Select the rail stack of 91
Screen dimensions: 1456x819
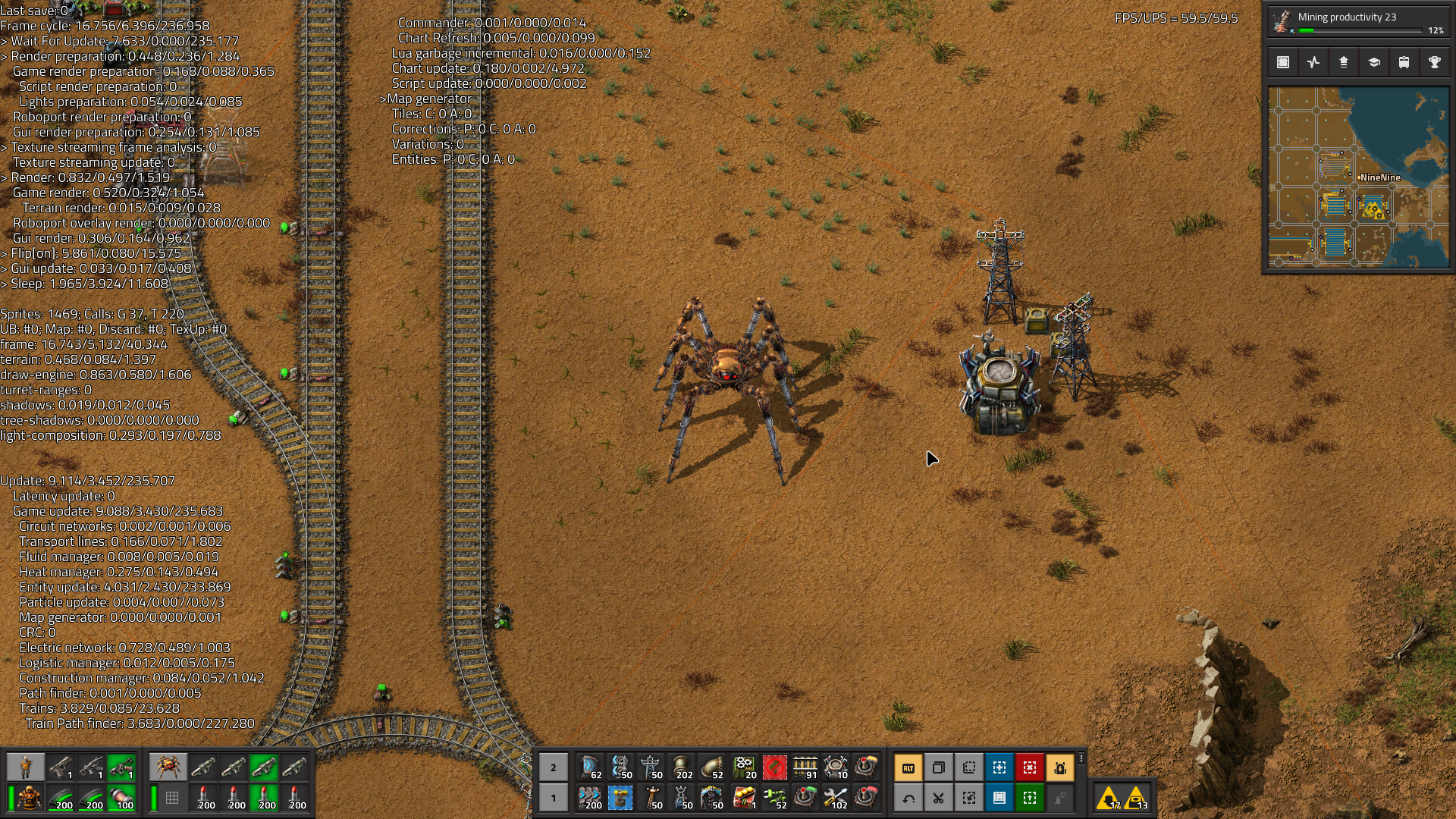point(805,767)
